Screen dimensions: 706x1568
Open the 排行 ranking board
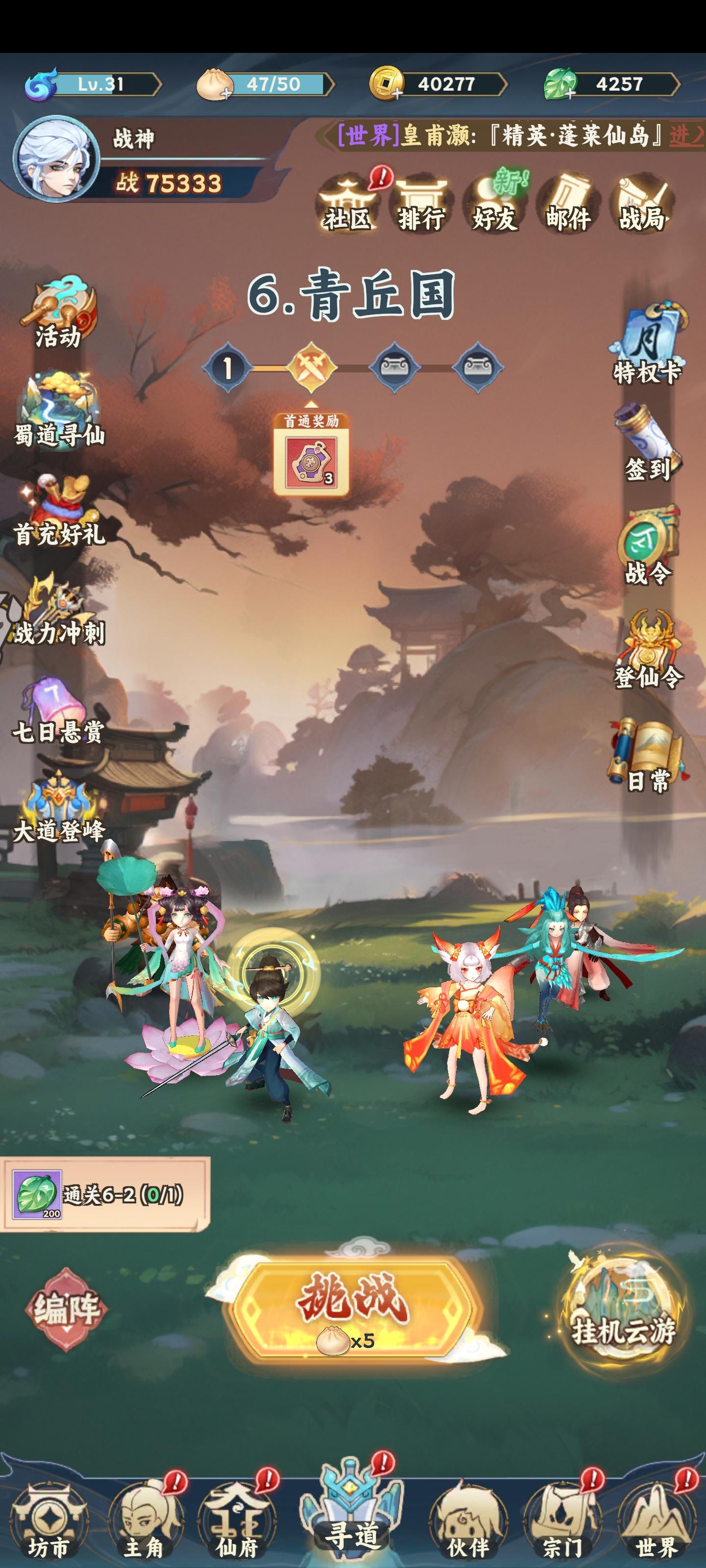422,201
